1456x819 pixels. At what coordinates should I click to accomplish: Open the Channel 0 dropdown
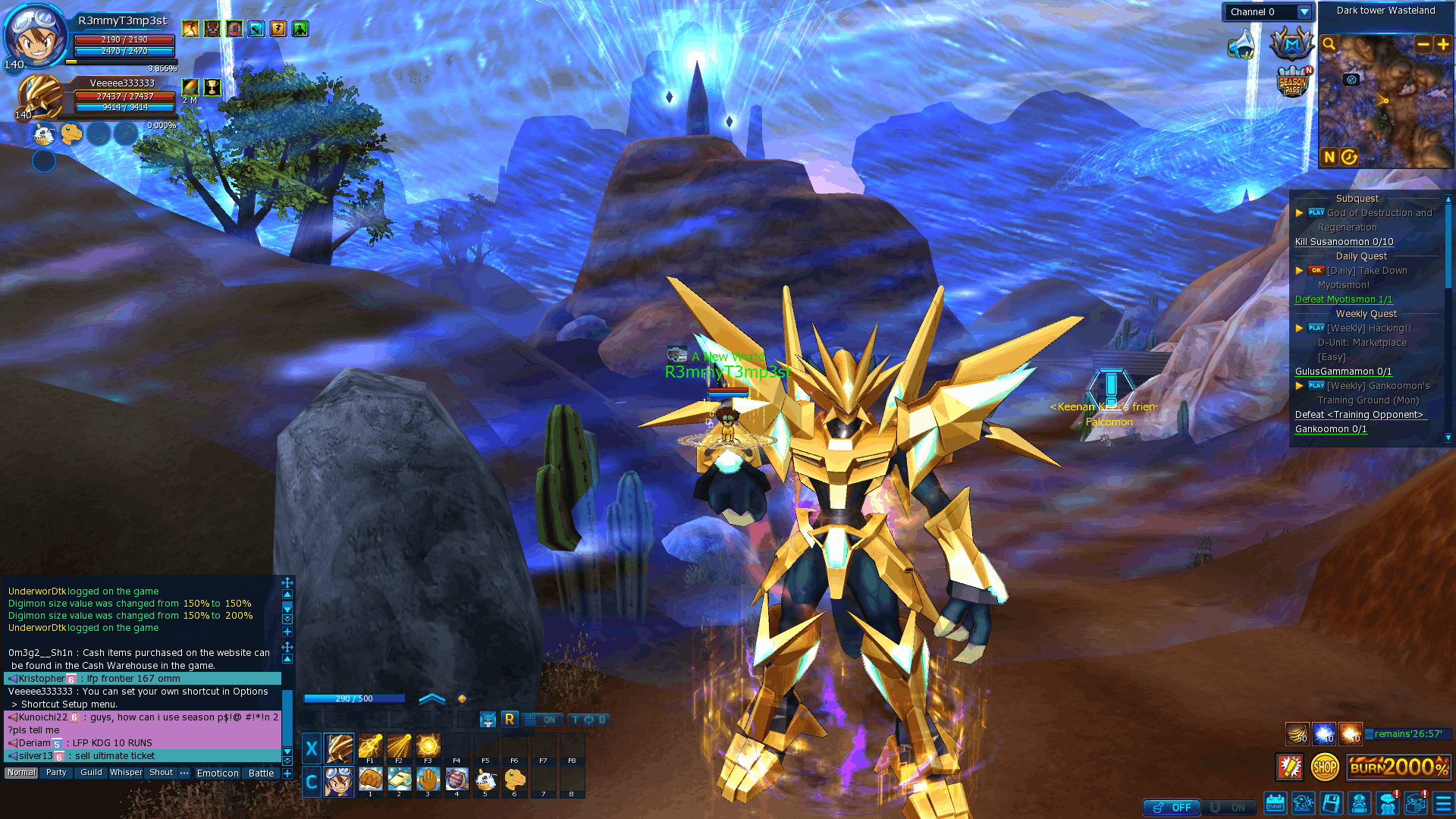click(1304, 12)
